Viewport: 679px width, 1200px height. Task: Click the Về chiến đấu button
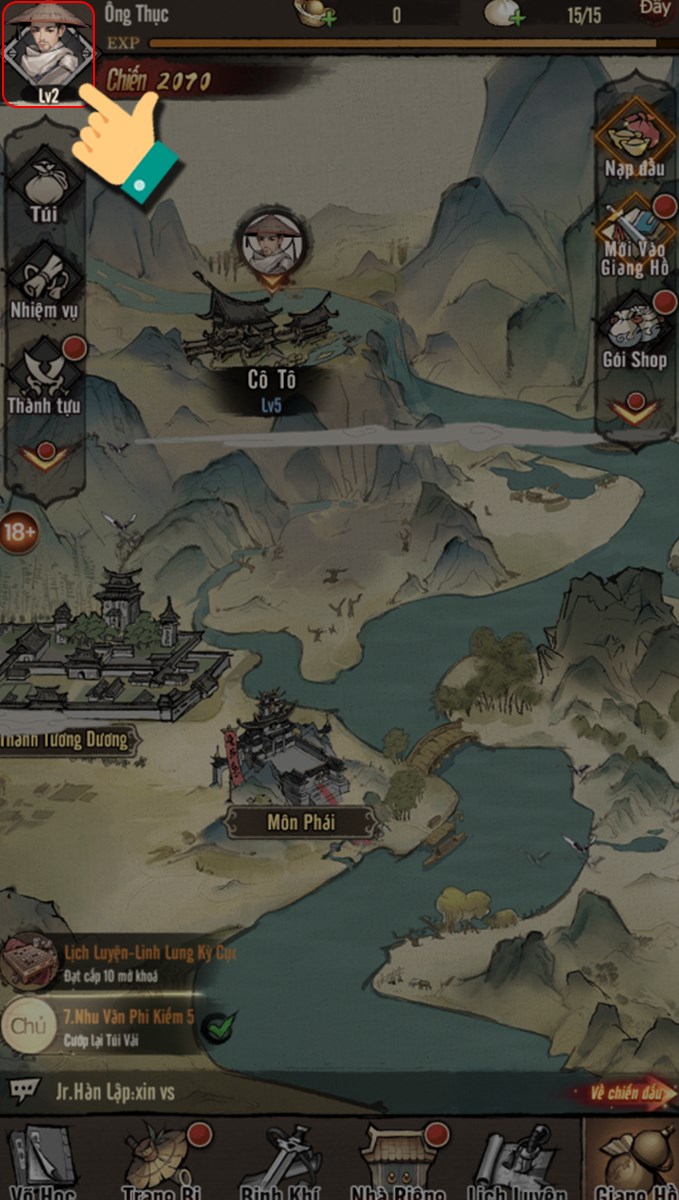[x=626, y=1093]
